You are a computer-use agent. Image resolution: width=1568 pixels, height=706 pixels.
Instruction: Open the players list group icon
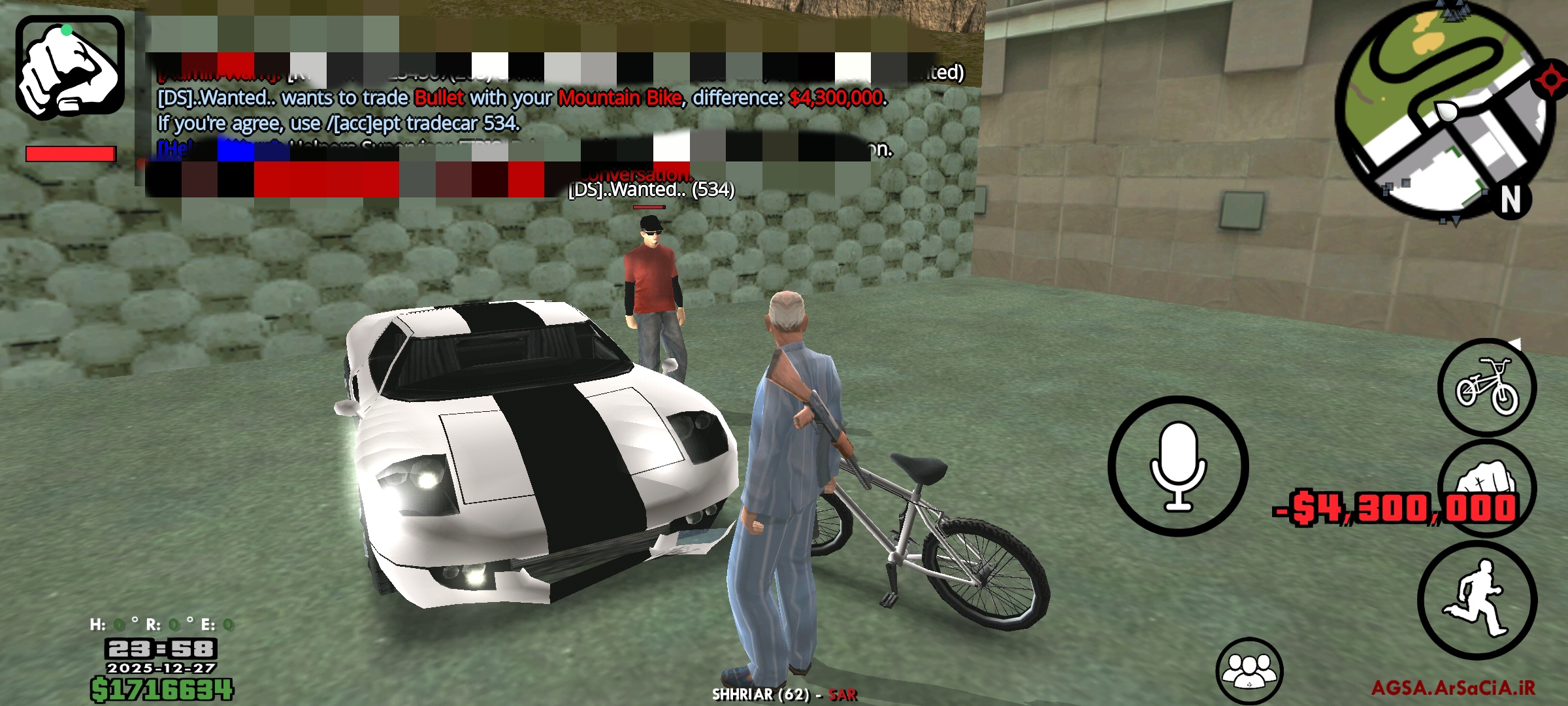pos(1249,670)
